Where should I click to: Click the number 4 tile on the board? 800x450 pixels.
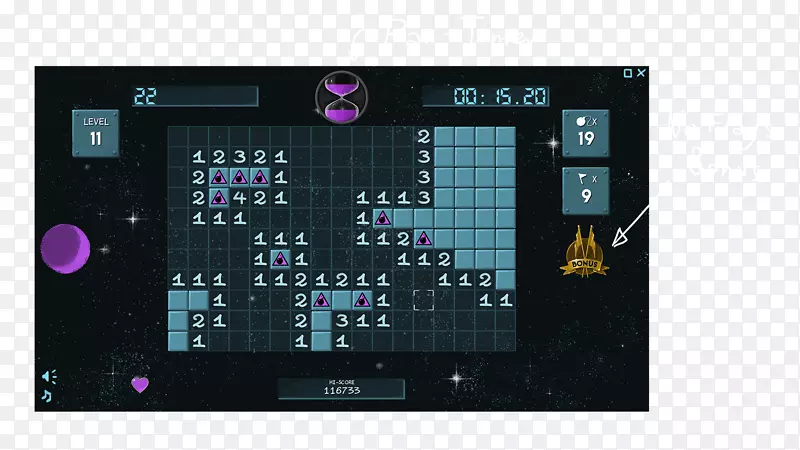pyautogui.click(x=239, y=197)
